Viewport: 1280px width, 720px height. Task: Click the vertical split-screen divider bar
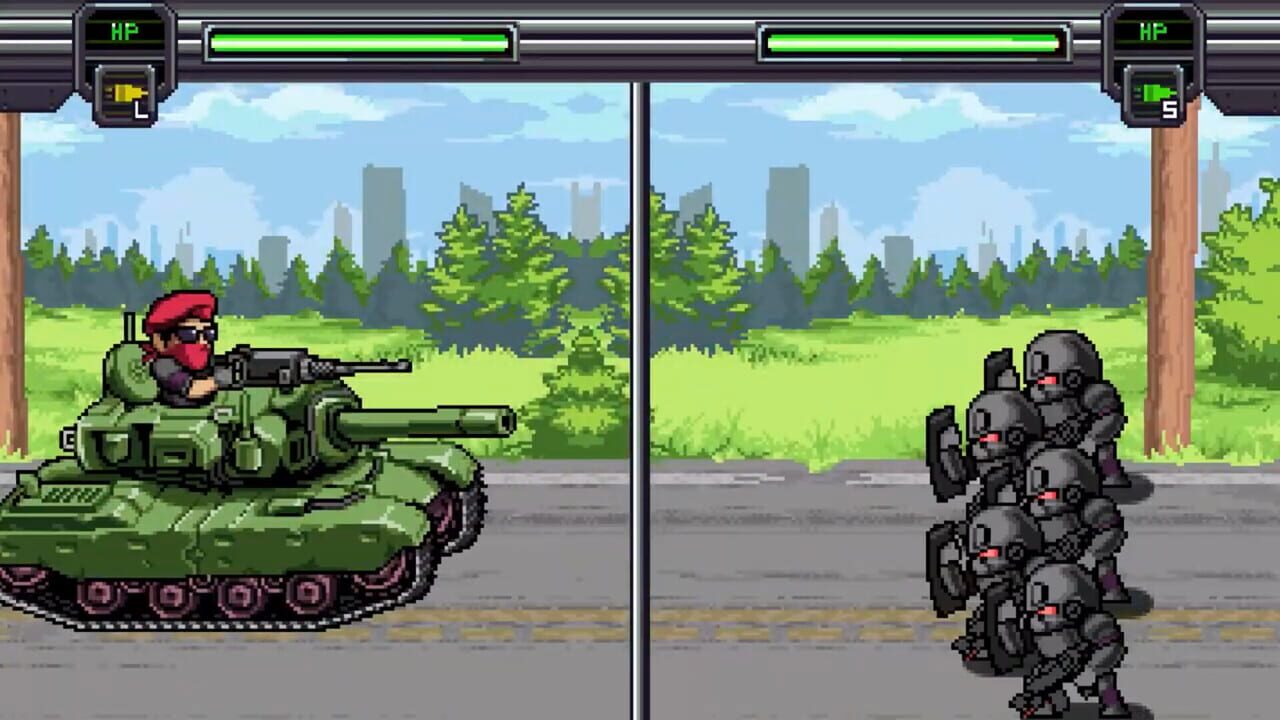coord(640,400)
